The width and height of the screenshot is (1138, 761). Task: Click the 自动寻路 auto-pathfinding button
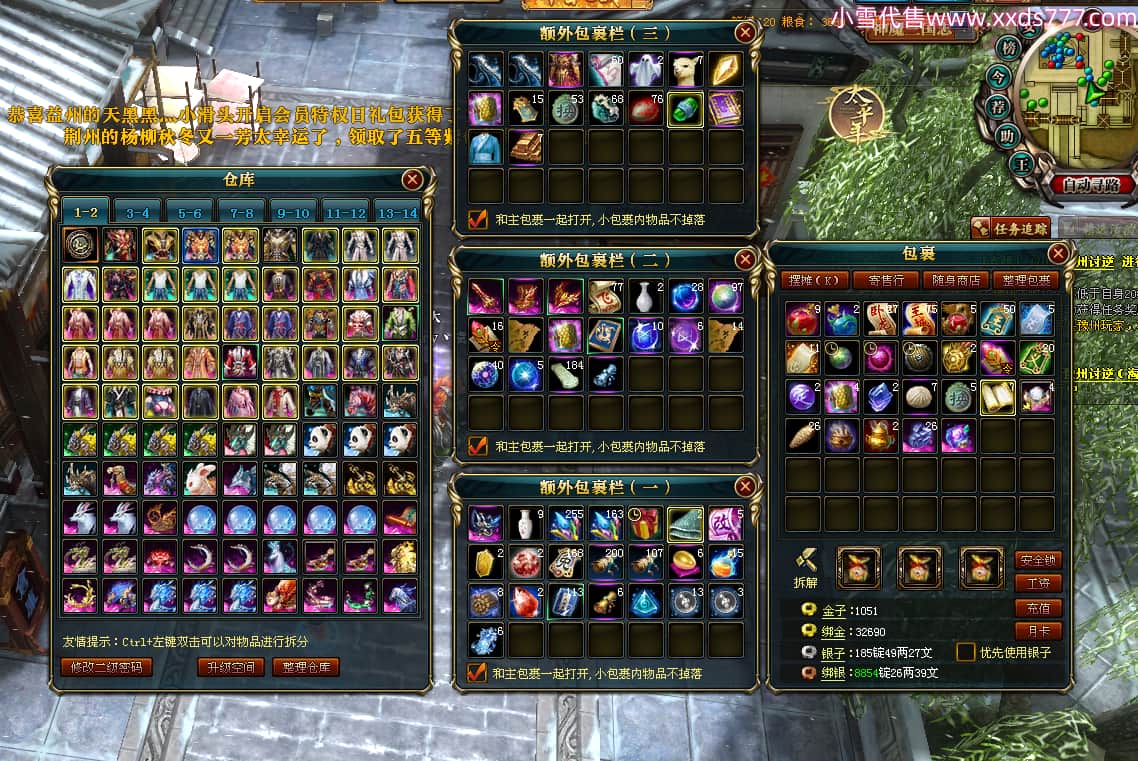pos(1093,185)
